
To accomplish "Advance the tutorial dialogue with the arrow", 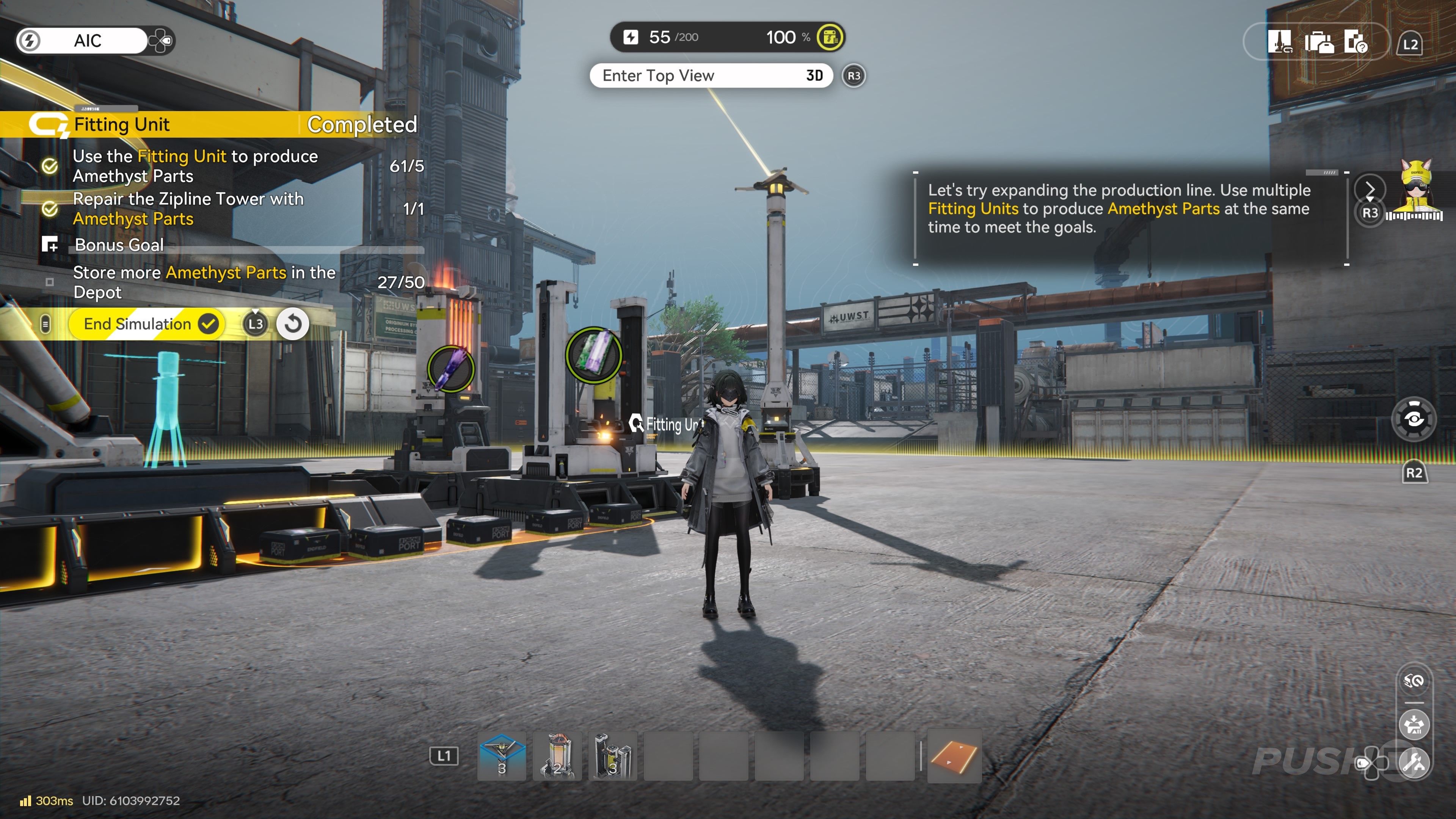I will tap(1370, 189).
